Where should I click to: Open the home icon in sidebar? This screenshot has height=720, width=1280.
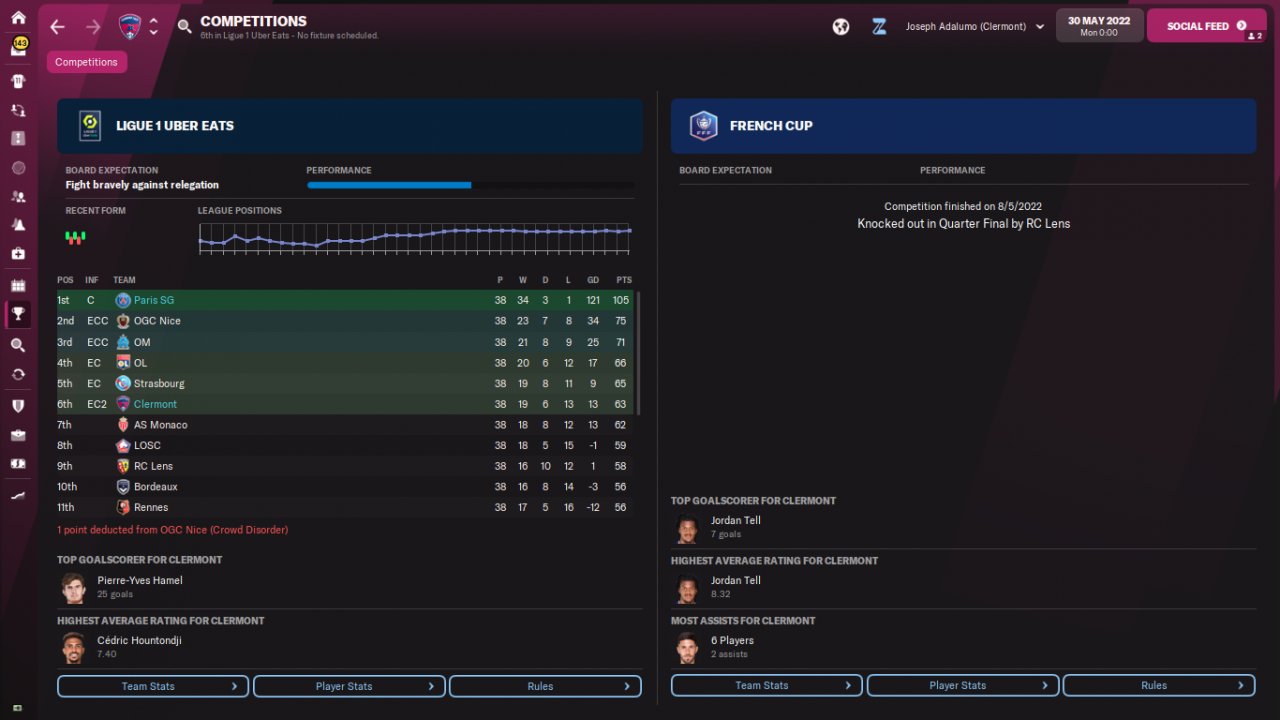[x=18, y=18]
